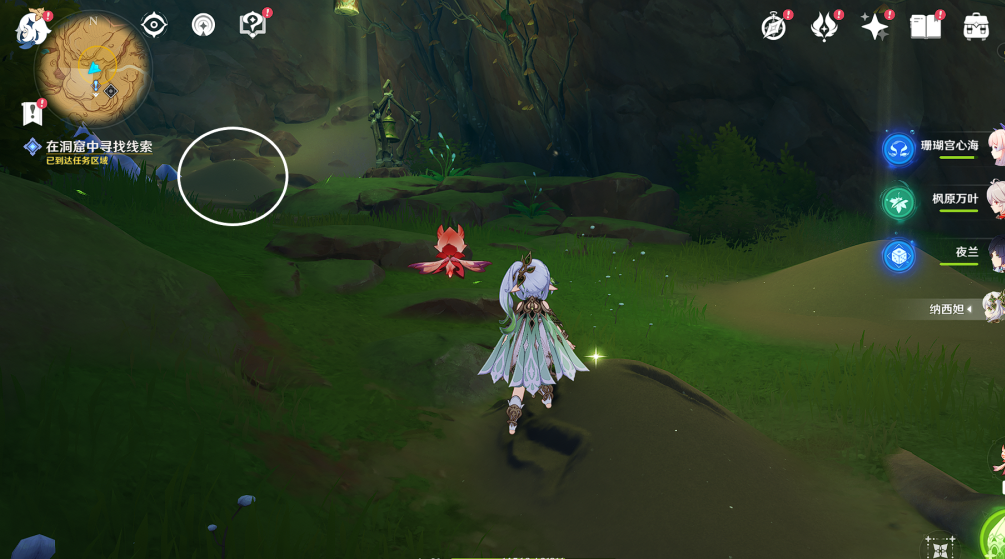Trigger 珊瑚宫心海's blue elemental burst icon
This screenshot has width=1005, height=559.
coord(898,149)
